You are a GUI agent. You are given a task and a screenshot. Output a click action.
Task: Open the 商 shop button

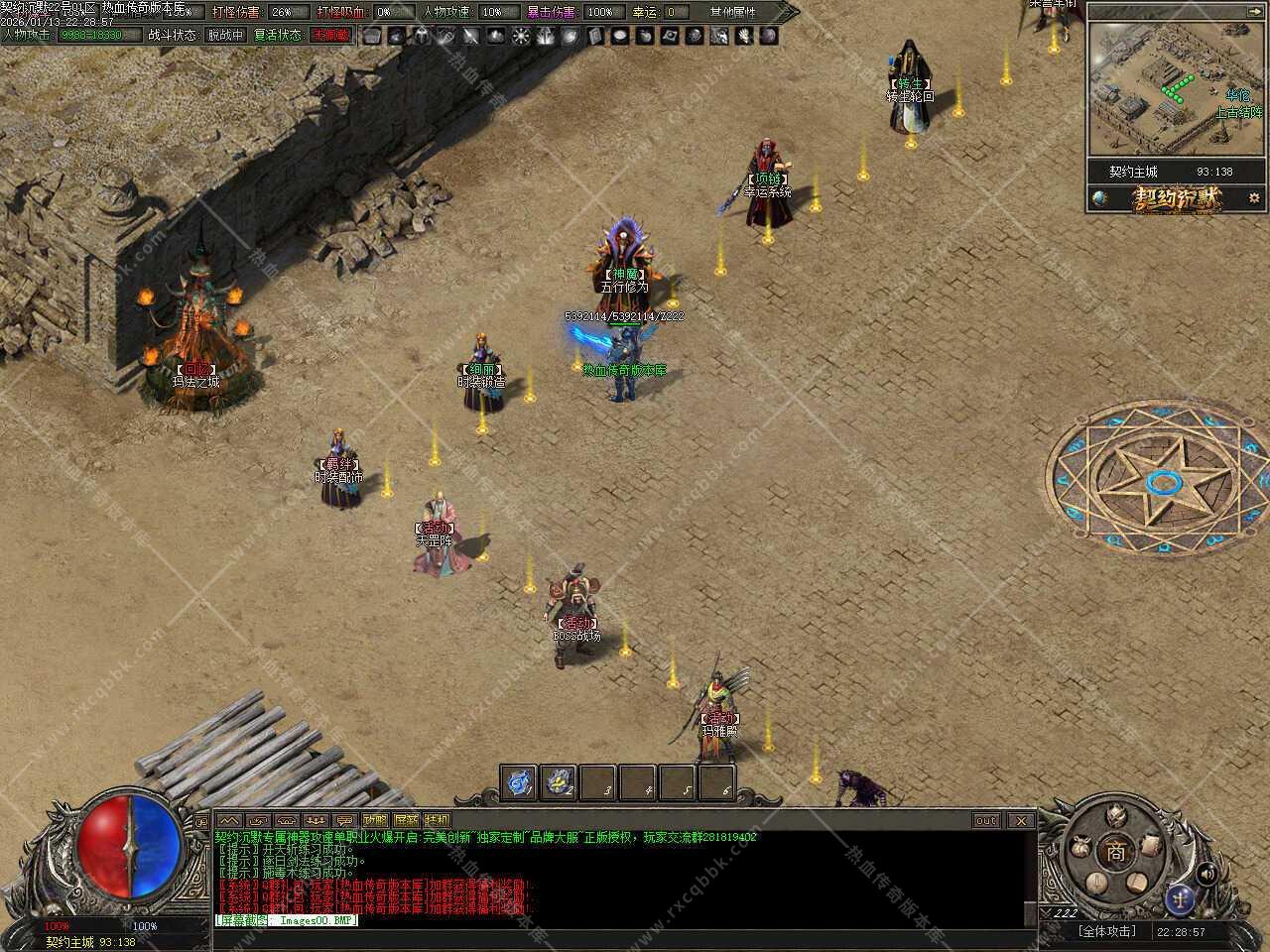click(1117, 851)
